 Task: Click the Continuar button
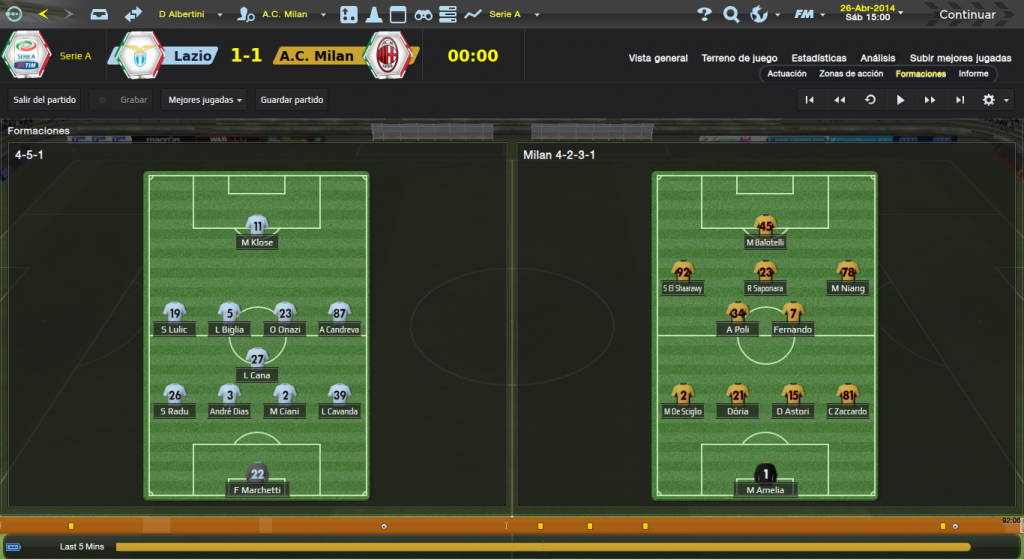pos(966,14)
